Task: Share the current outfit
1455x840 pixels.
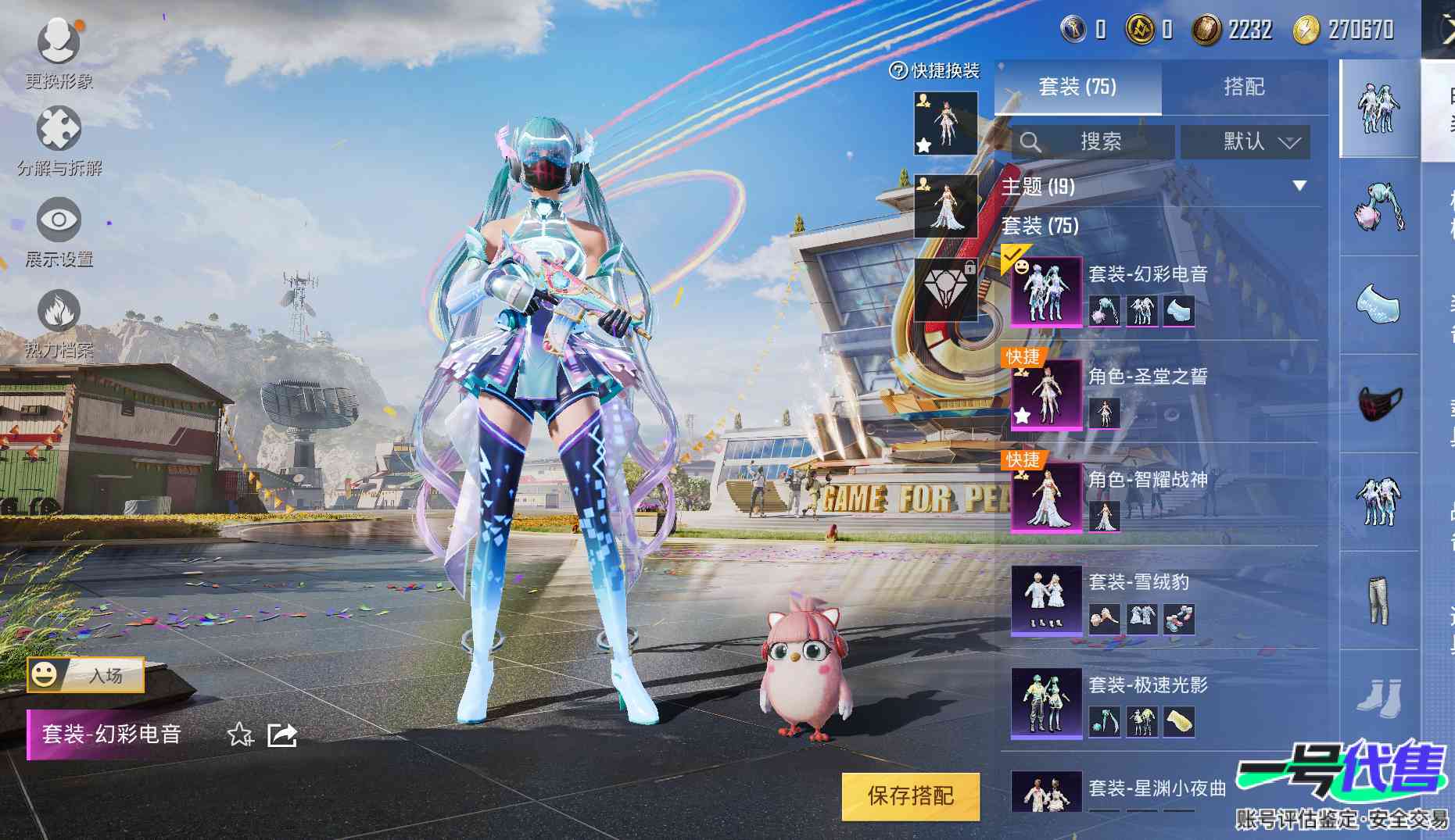Action: tap(282, 735)
